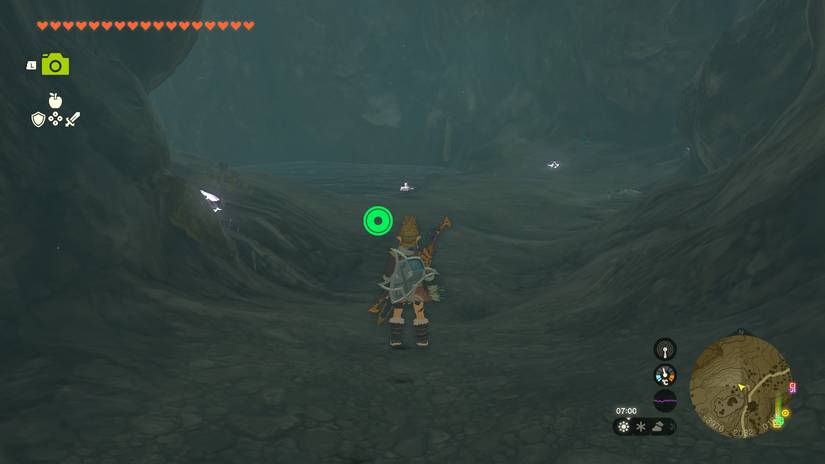This screenshot has width=825, height=464.
Task: Open the apple quick-item shortcut
Action: (55, 100)
